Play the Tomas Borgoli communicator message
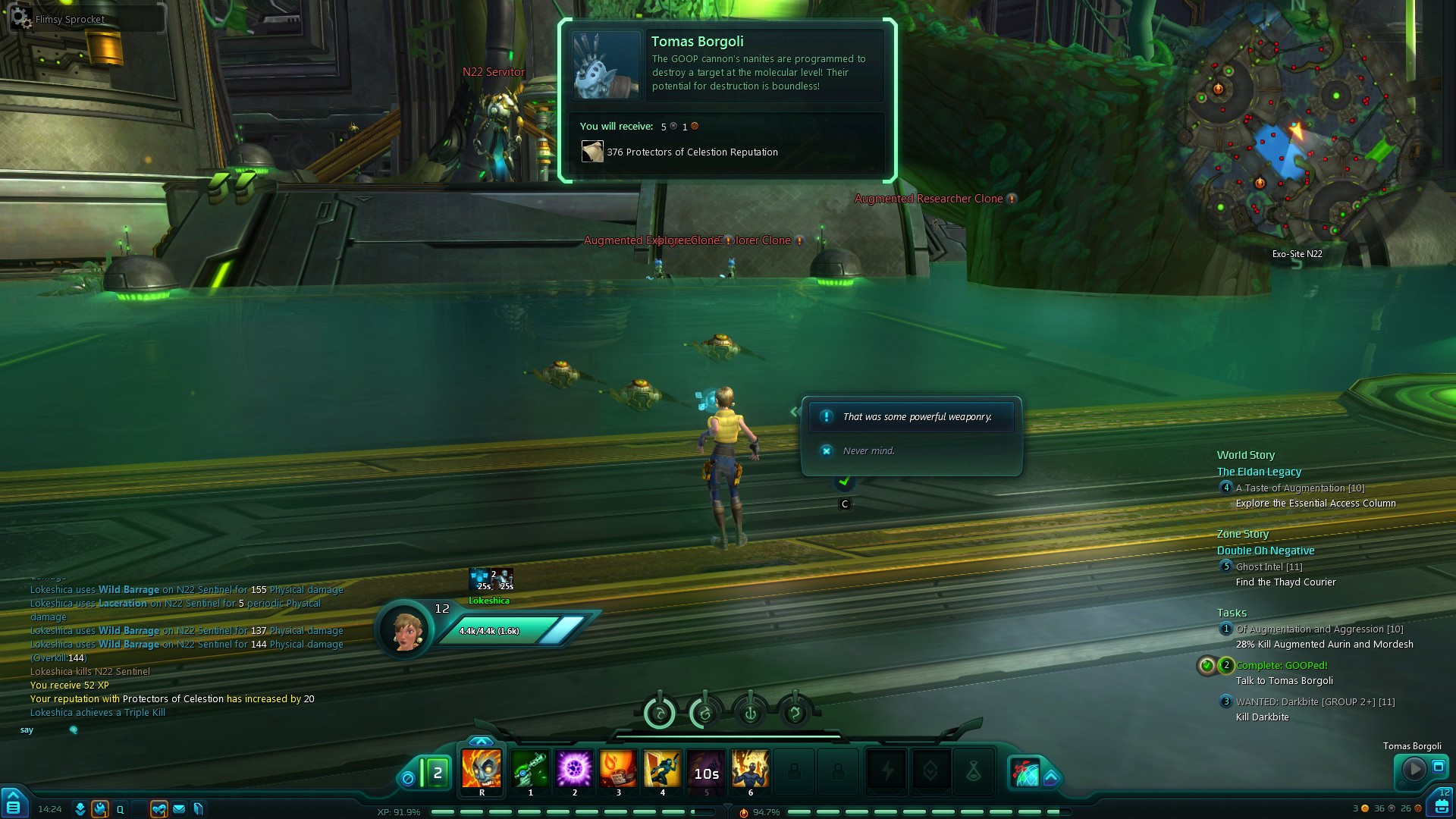 click(1414, 769)
